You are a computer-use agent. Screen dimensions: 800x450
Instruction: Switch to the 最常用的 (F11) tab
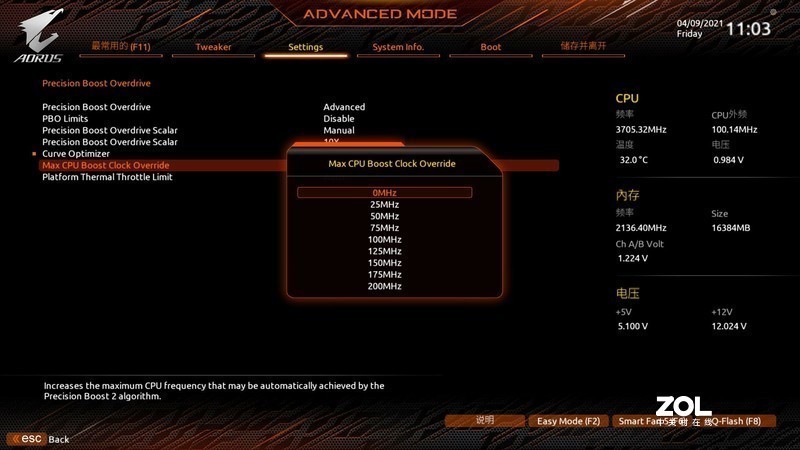120,46
